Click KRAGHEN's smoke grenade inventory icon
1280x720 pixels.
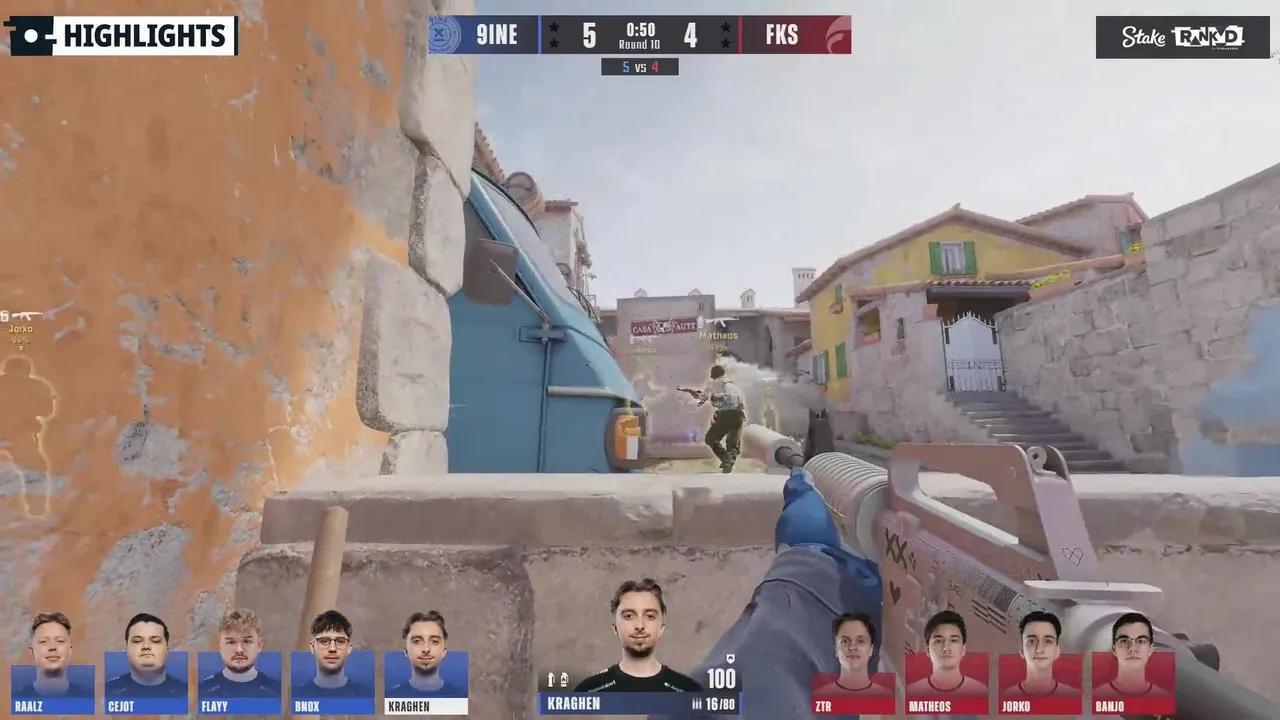[565, 678]
